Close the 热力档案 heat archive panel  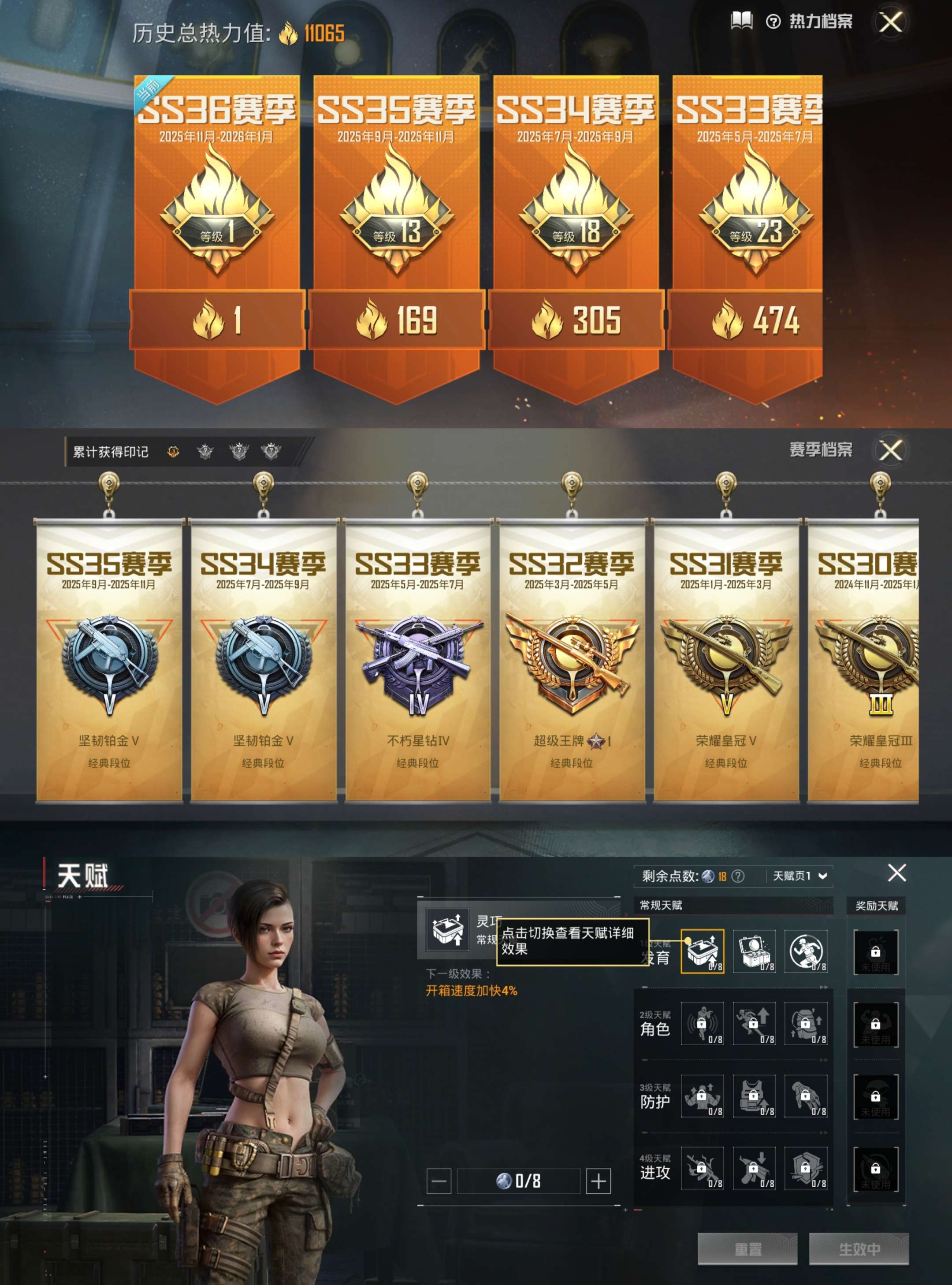click(x=891, y=23)
